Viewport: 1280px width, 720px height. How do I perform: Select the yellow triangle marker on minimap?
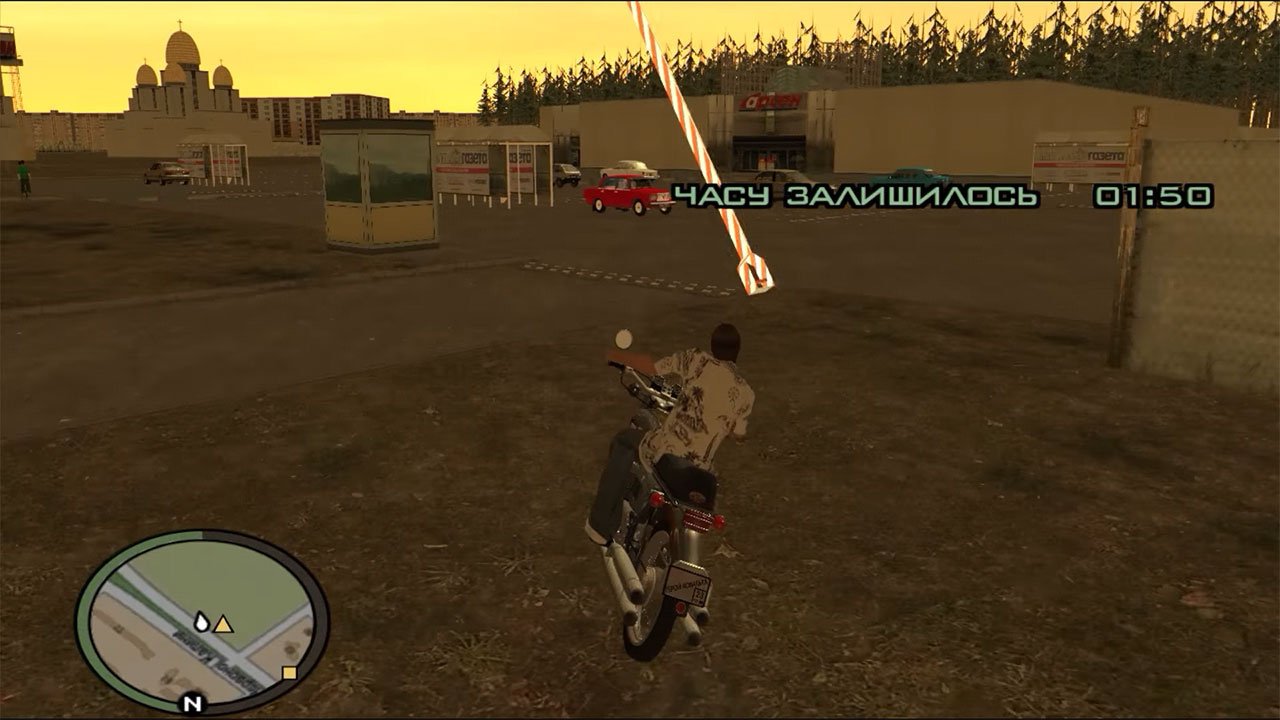(224, 625)
